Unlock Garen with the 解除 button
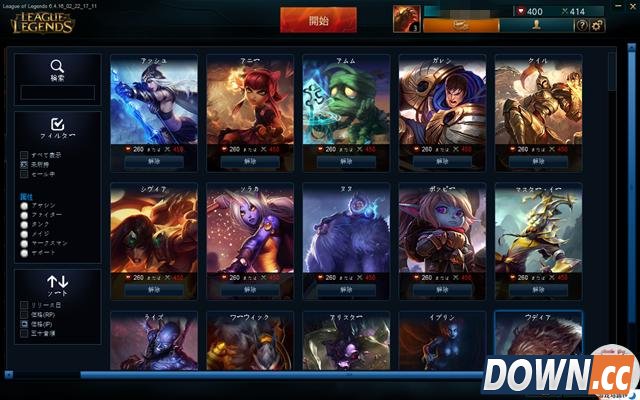Screen dimensions: 640x400 (x=441, y=160)
